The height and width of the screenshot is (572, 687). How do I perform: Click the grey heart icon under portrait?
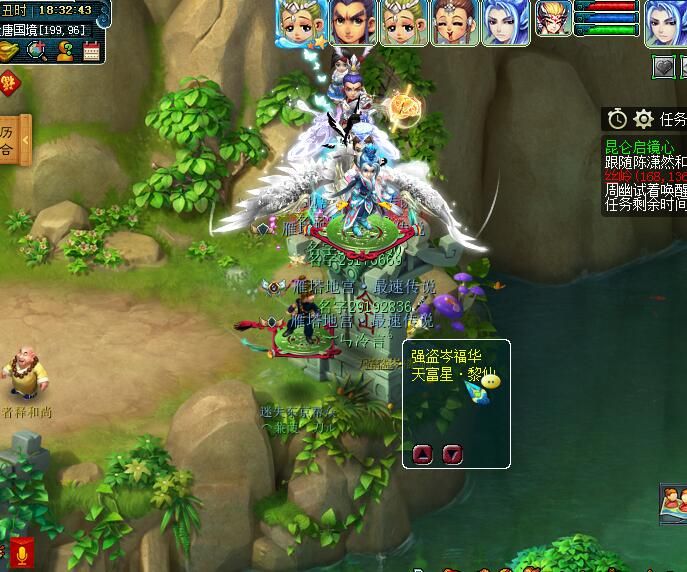click(x=663, y=67)
